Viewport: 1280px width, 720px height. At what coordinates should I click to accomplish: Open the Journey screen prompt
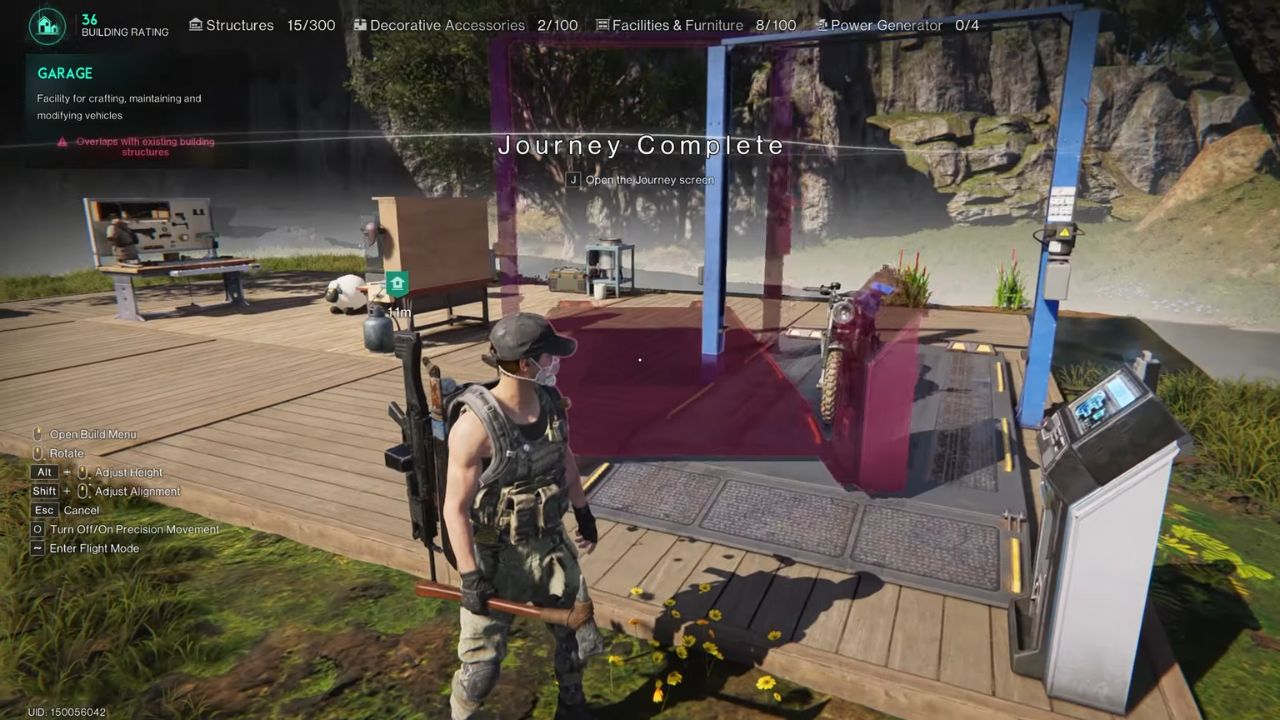[640, 180]
